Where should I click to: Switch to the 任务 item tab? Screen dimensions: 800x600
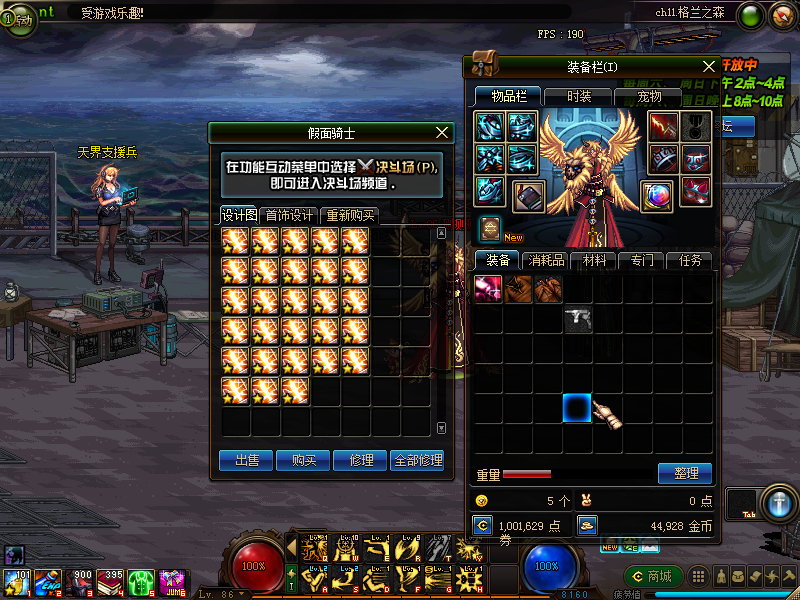click(690, 260)
